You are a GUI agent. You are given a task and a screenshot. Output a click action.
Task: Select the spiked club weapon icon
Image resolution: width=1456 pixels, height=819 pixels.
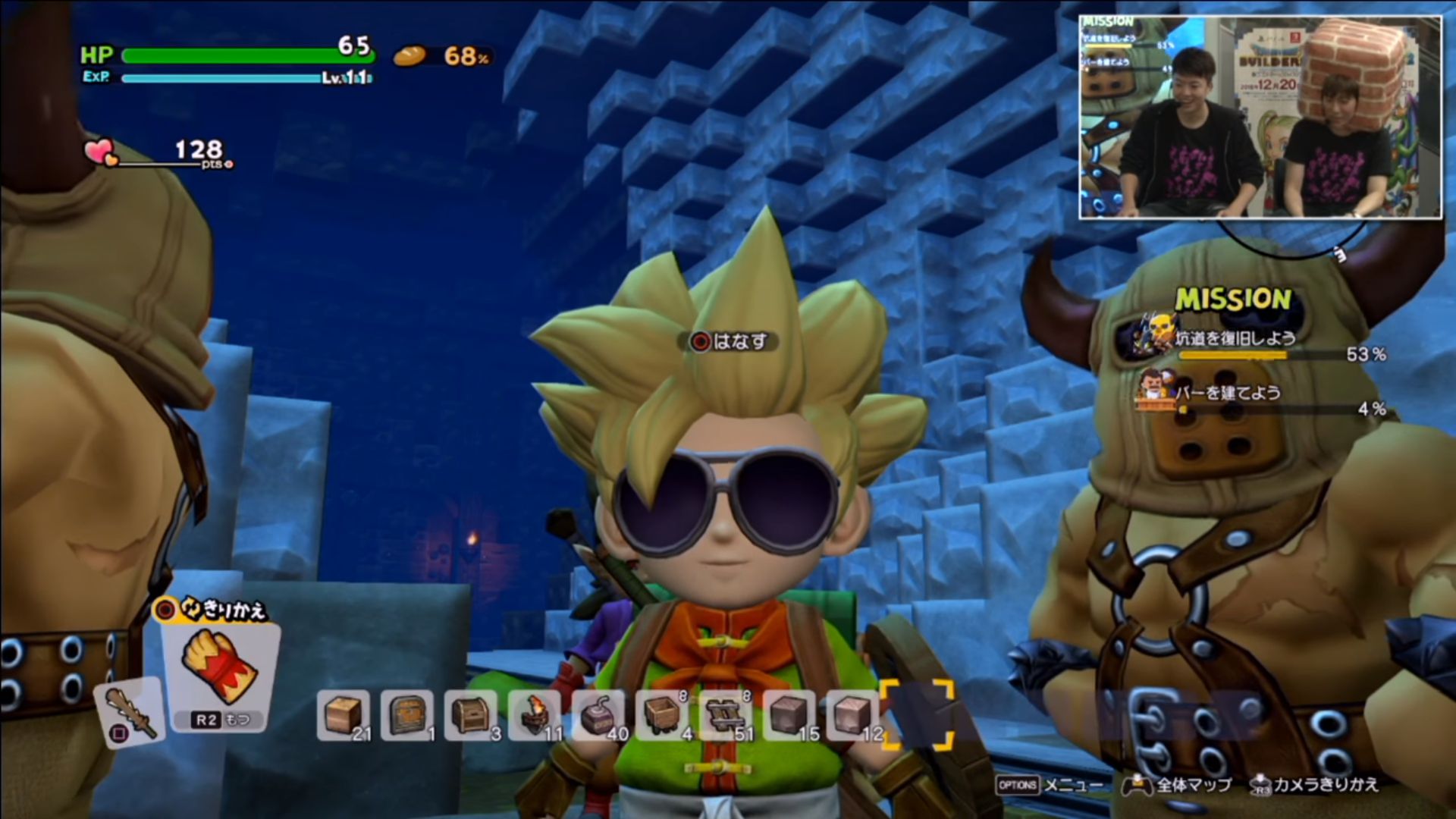(x=129, y=713)
